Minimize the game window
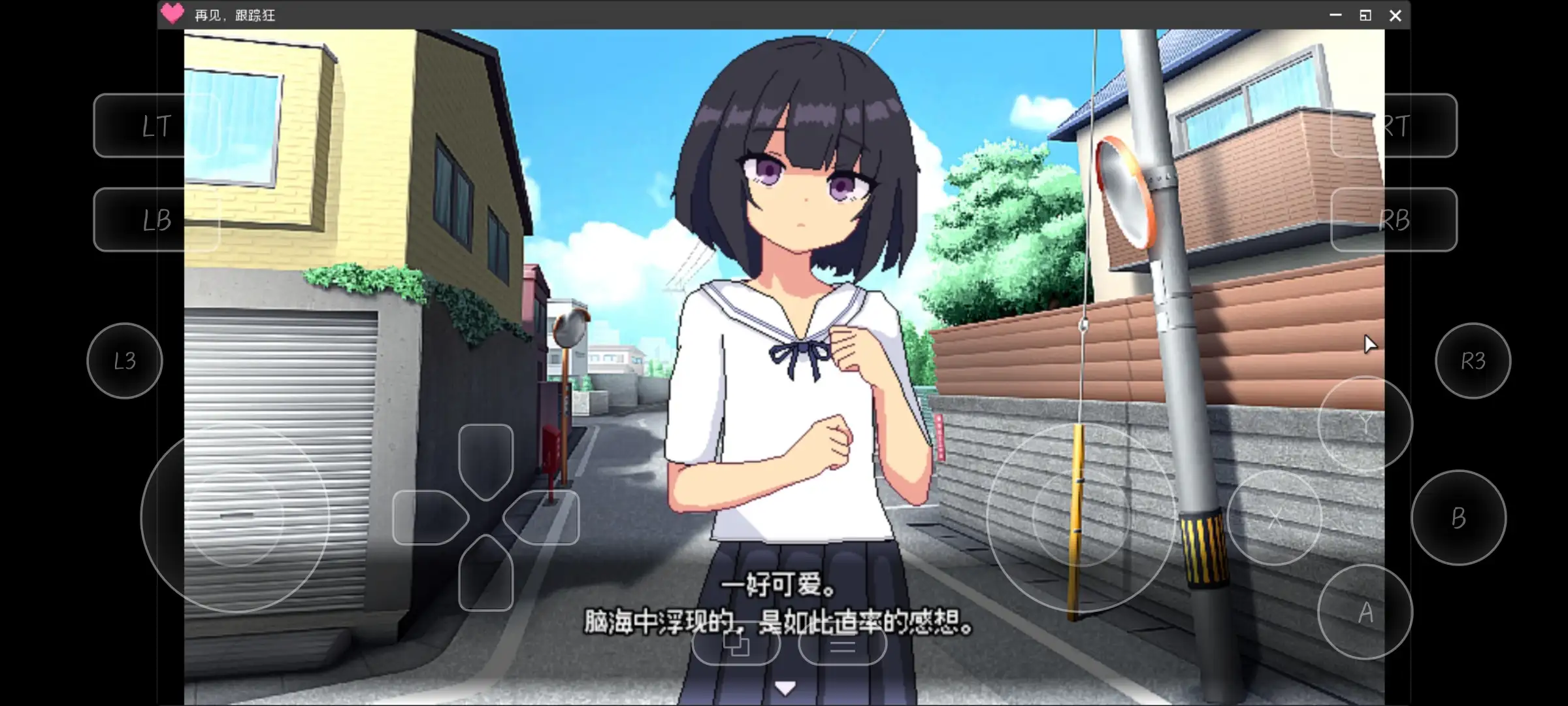The width and height of the screenshot is (1568, 706). pyautogui.click(x=1335, y=16)
